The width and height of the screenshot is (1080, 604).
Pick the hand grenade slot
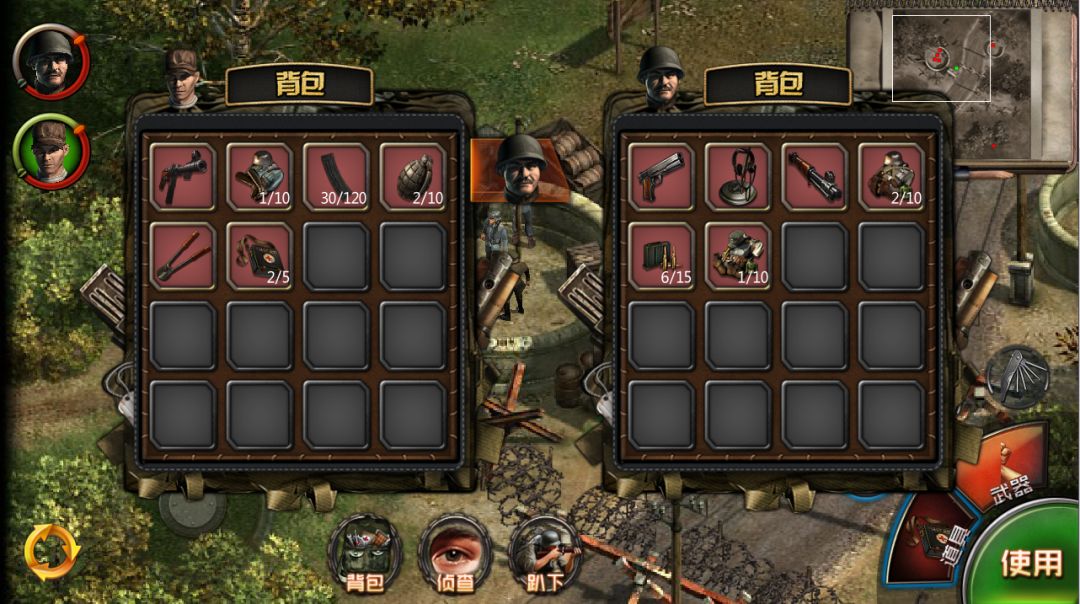pyautogui.click(x=413, y=176)
